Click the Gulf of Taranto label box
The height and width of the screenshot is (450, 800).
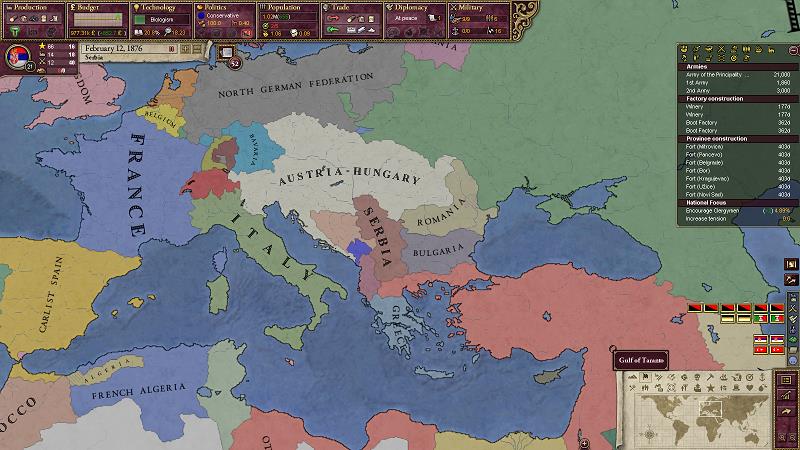pyautogui.click(x=638, y=360)
